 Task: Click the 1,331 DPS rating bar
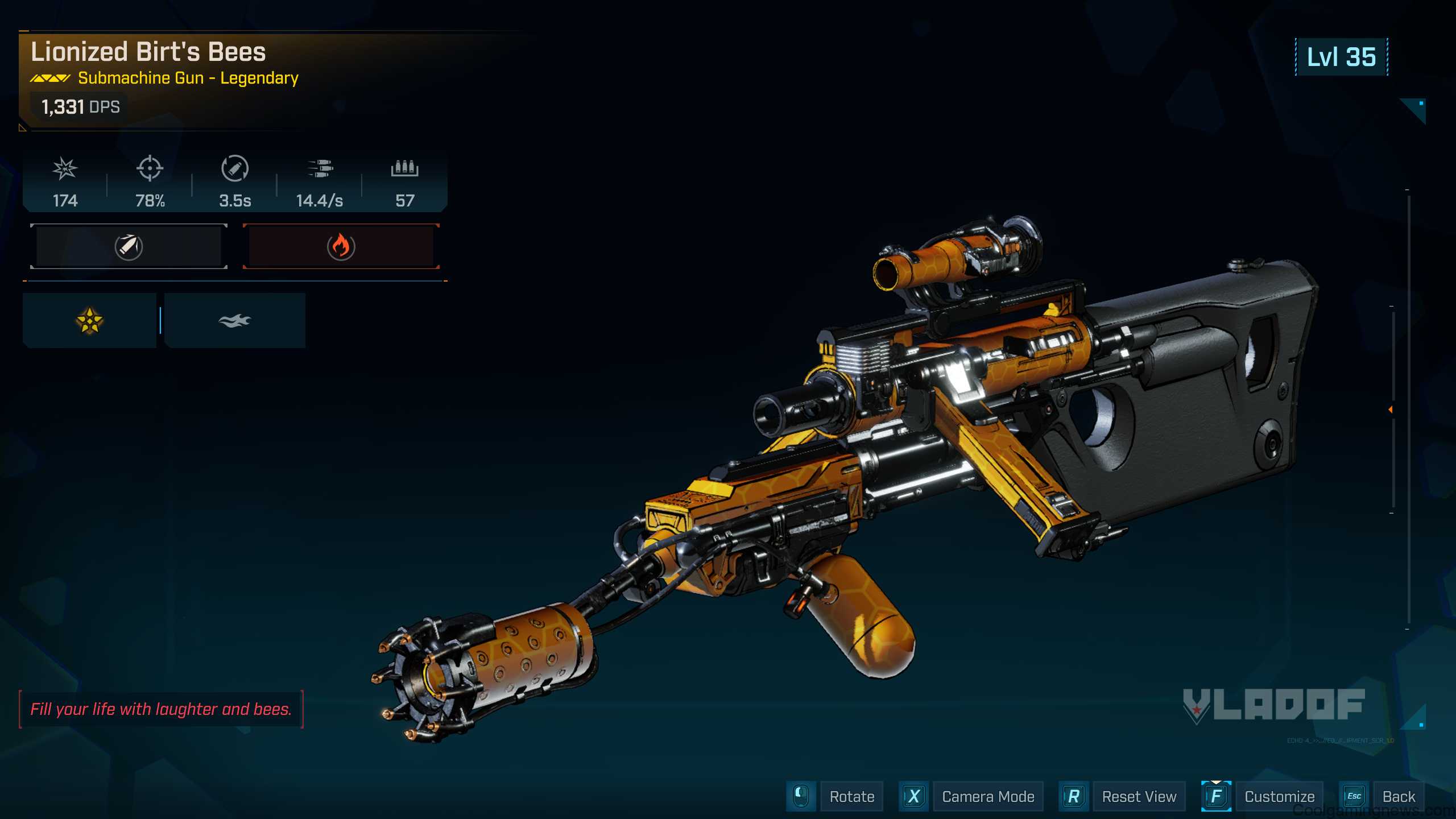(x=80, y=106)
